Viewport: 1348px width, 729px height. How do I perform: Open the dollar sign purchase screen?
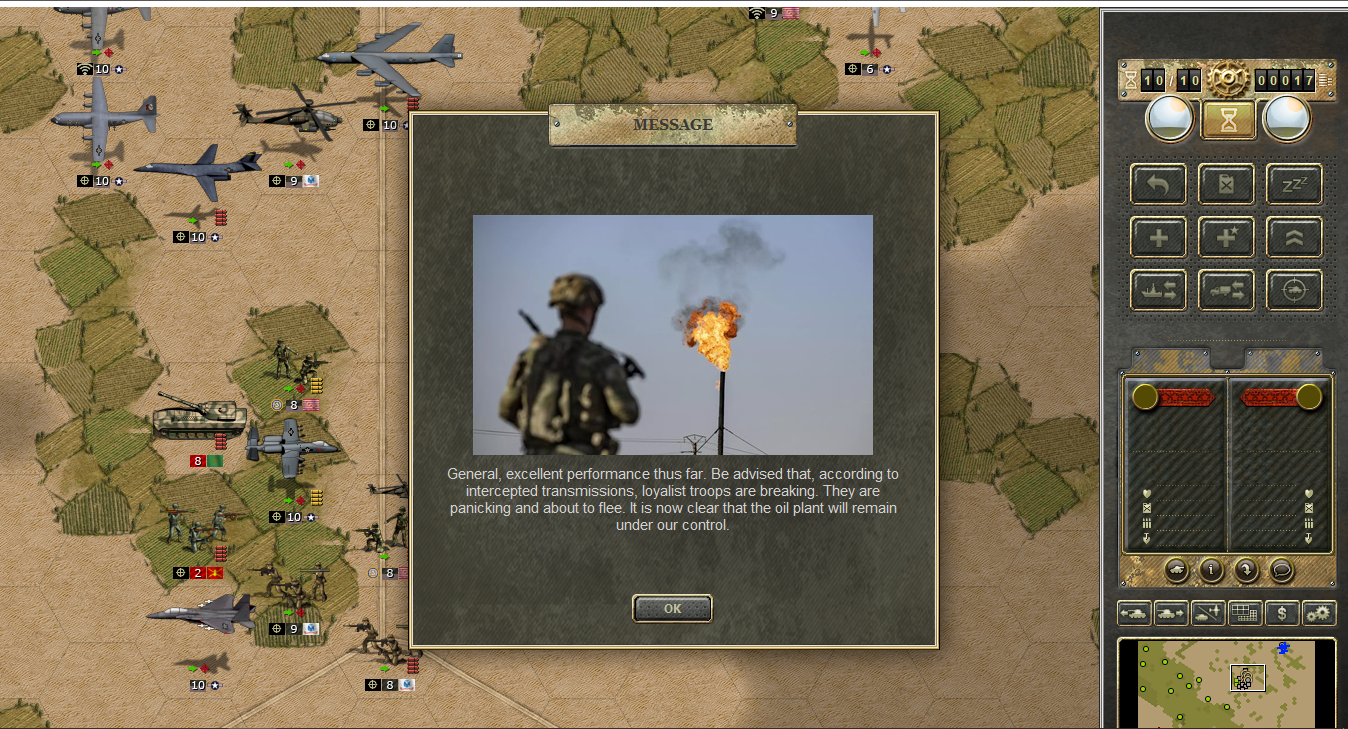1282,613
